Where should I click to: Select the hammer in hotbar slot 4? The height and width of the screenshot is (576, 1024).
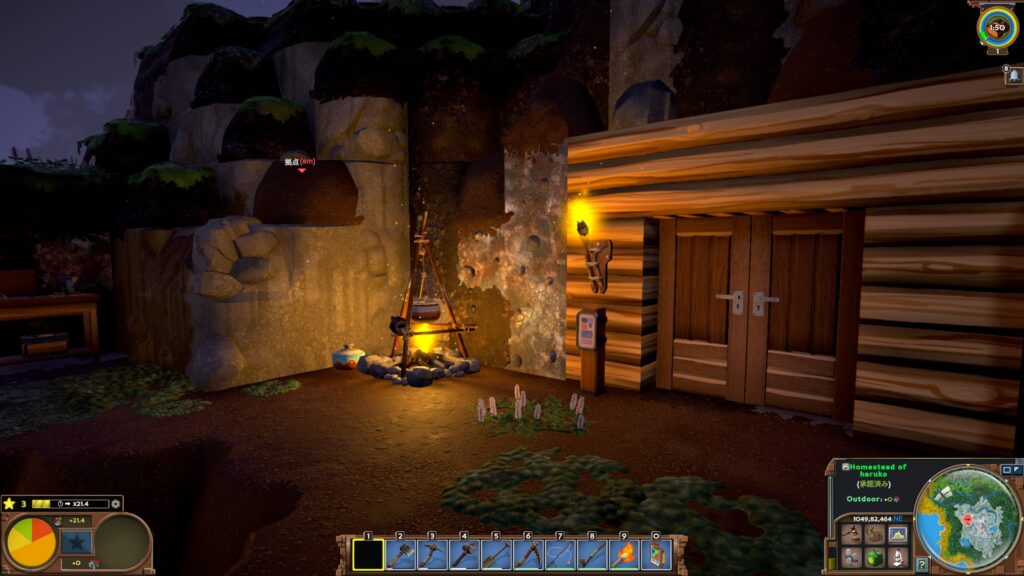pos(464,554)
